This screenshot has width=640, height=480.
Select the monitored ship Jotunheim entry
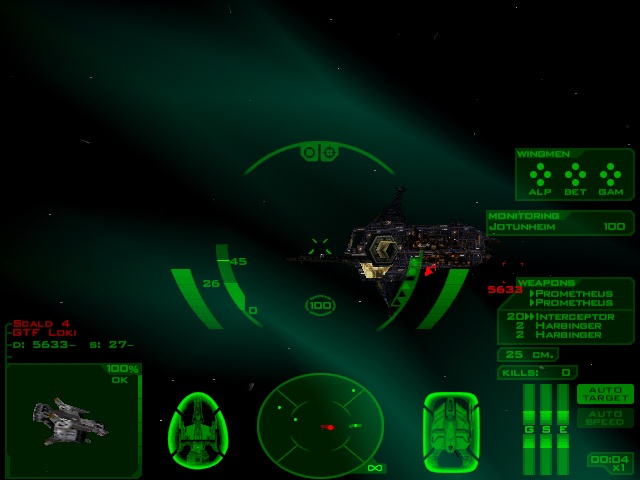pyautogui.click(x=560, y=227)
